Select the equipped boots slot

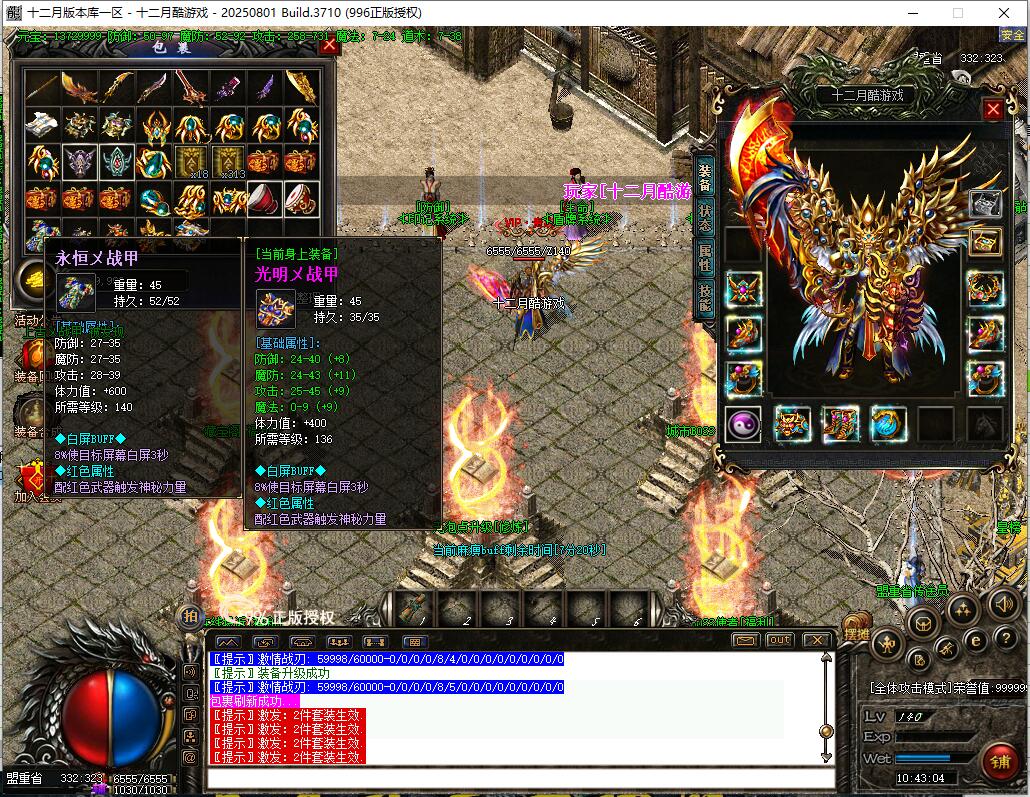click(840, 424)
